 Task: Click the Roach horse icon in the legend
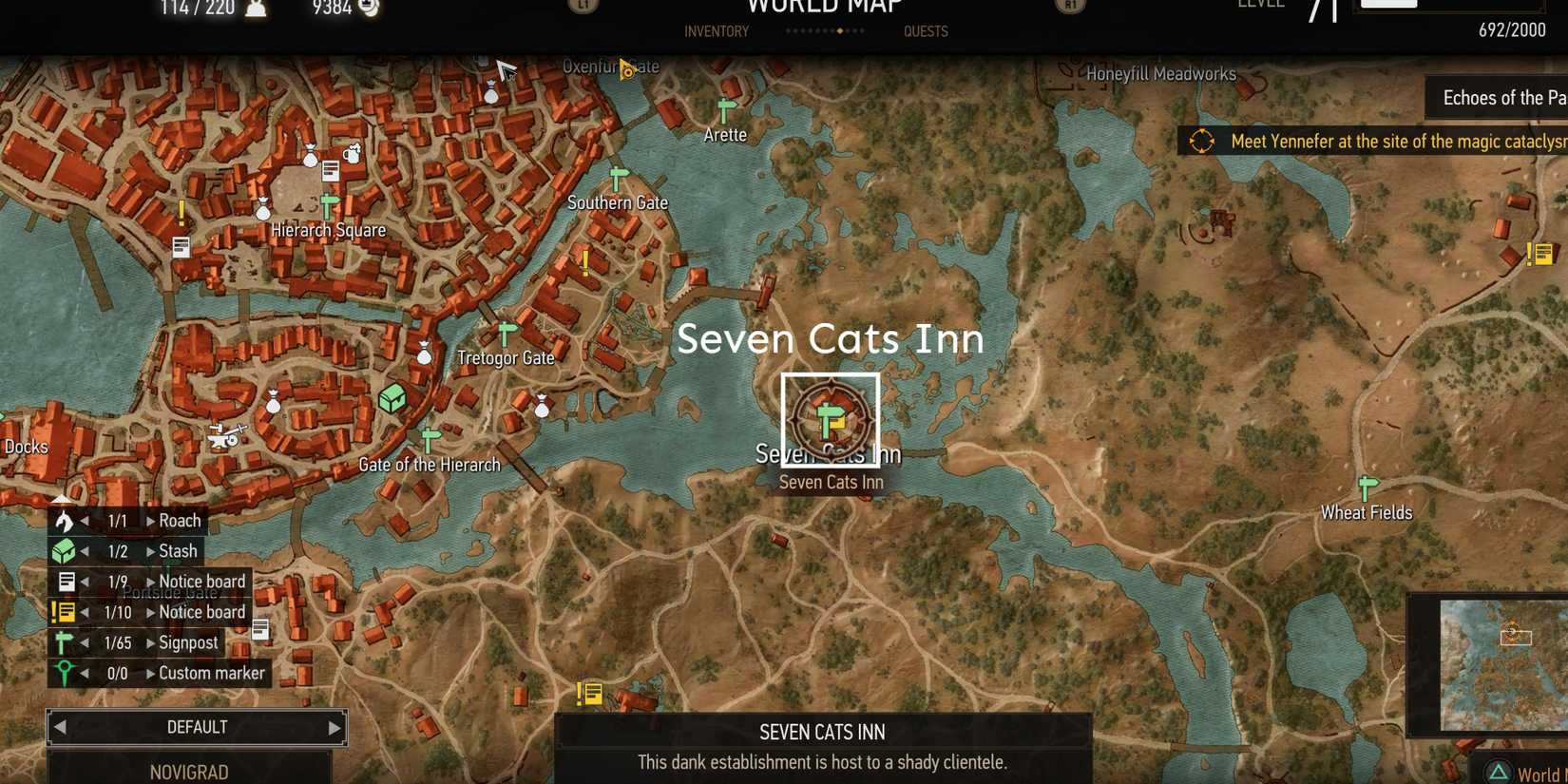63,520
